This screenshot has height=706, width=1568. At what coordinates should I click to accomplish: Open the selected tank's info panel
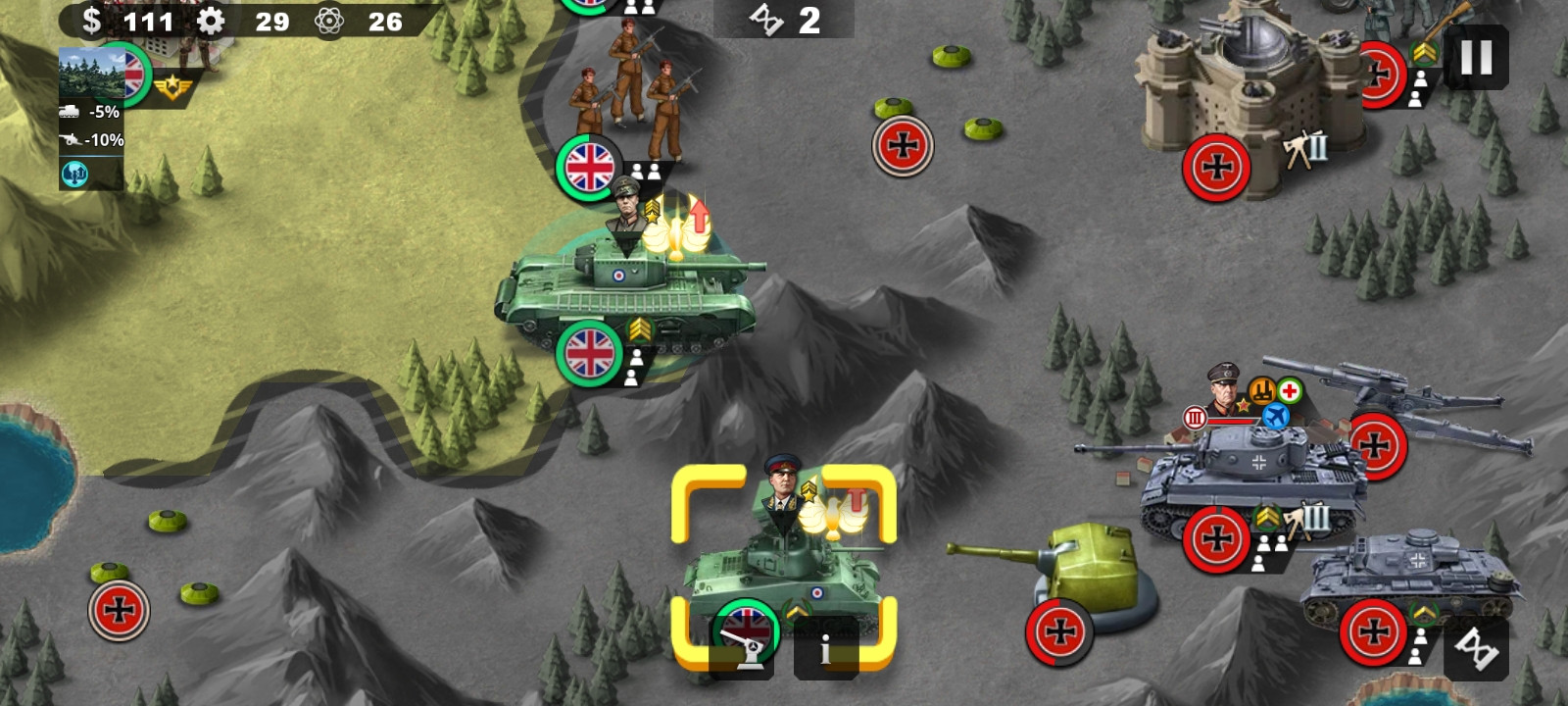pos(825,649)
